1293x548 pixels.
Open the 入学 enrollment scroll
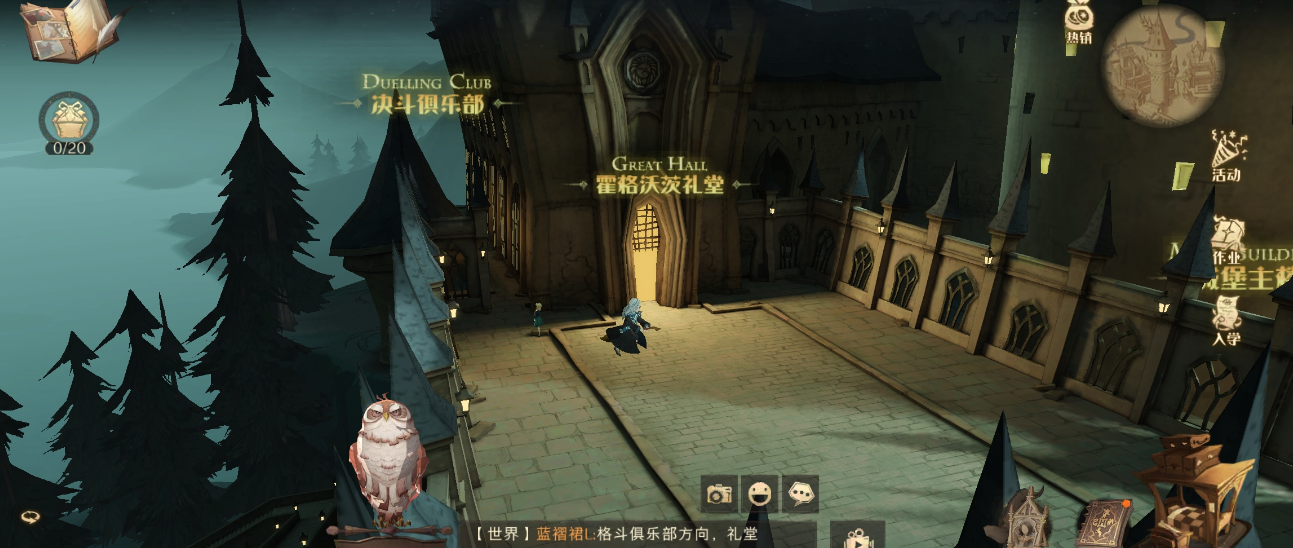click(x=1226, y=319)
